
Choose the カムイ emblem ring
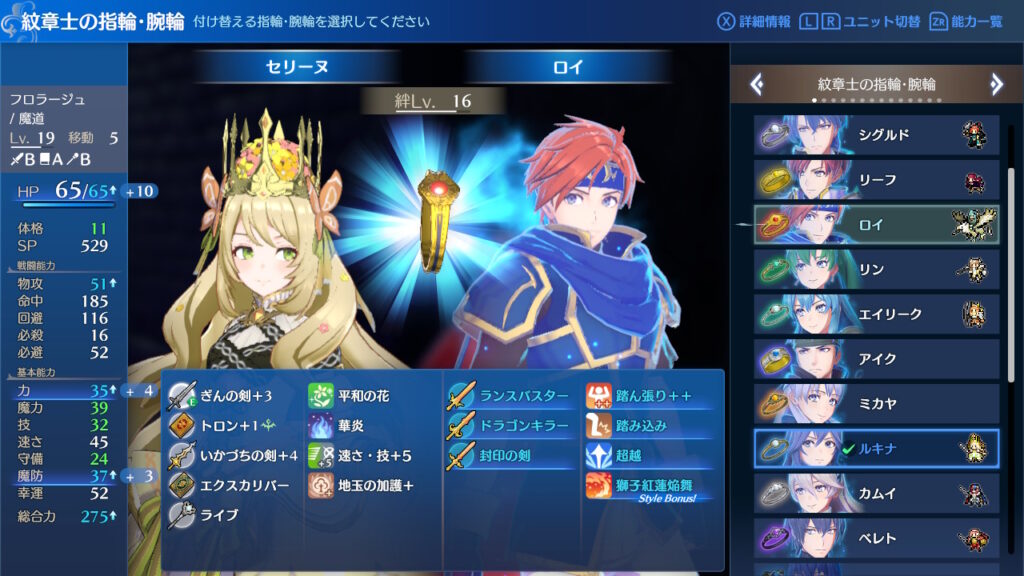click(x=876, y=493)
